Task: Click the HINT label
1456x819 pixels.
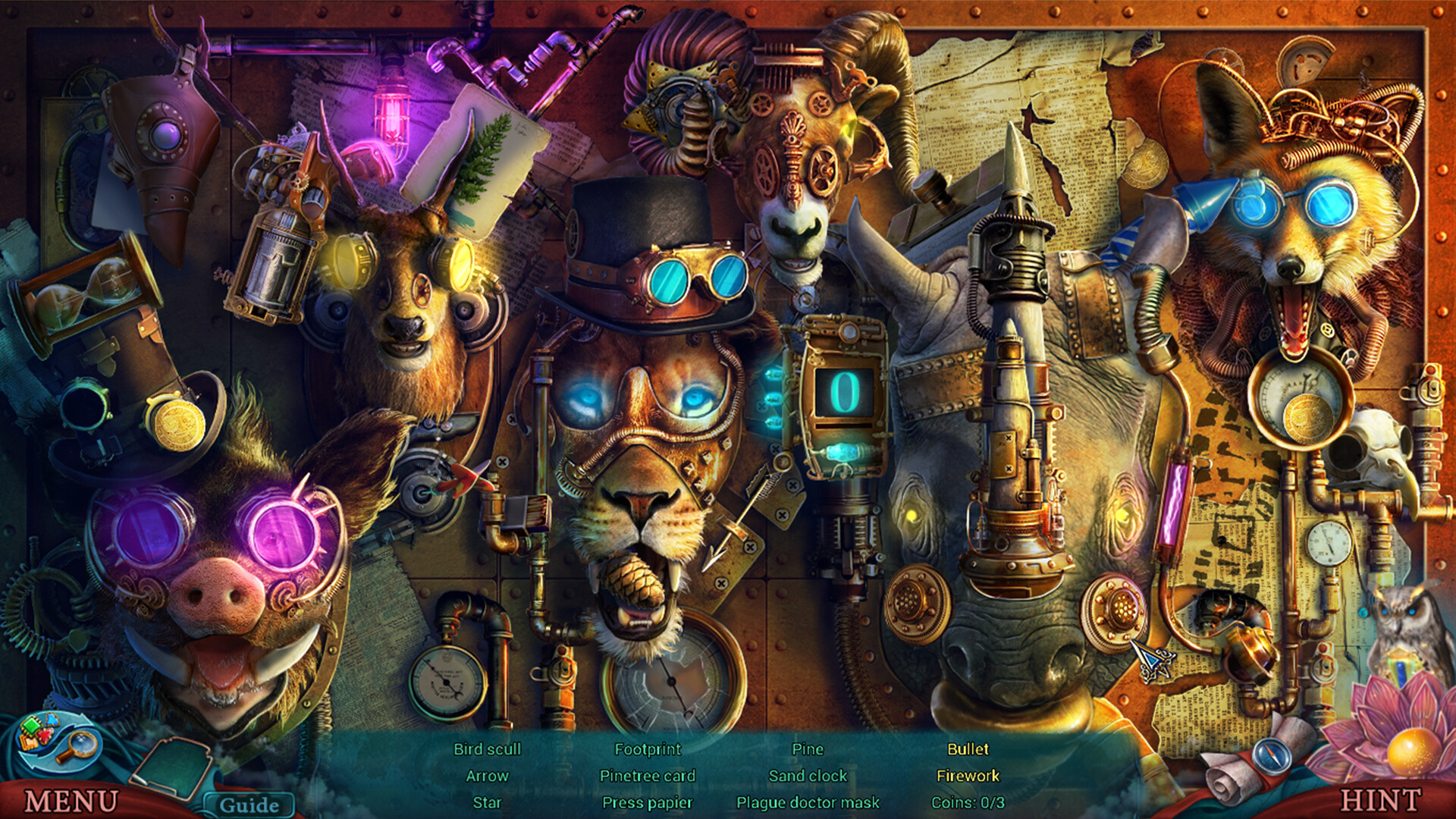Action: pos(1382,798)
